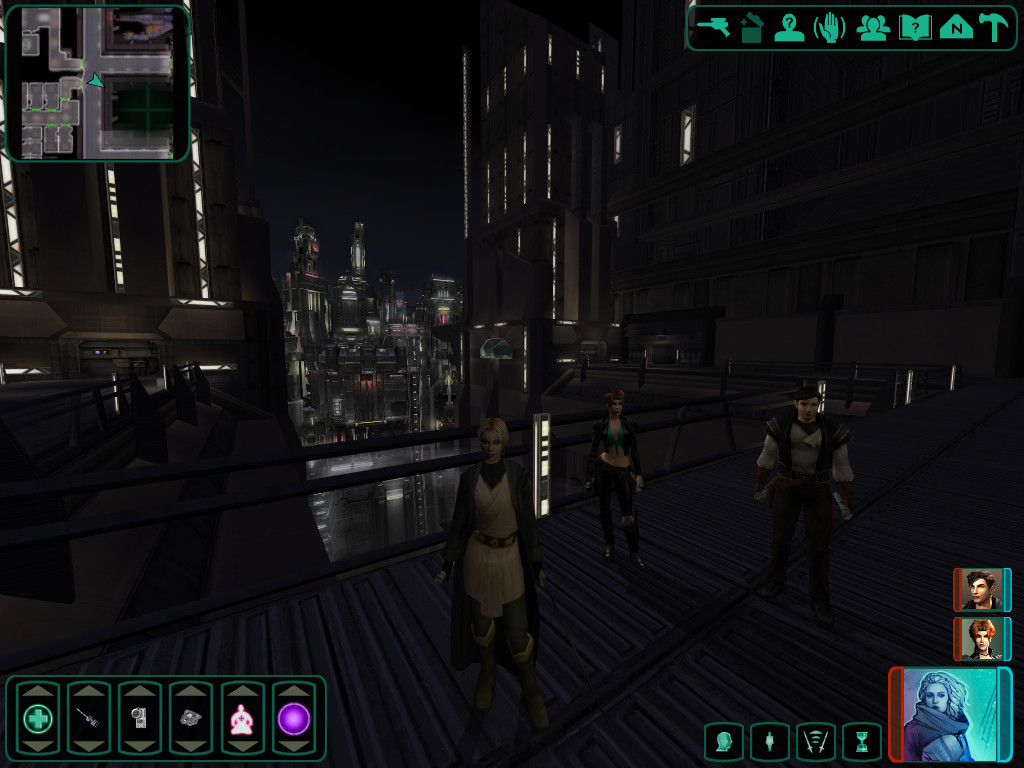Open the area map icon

pos(956,27)
